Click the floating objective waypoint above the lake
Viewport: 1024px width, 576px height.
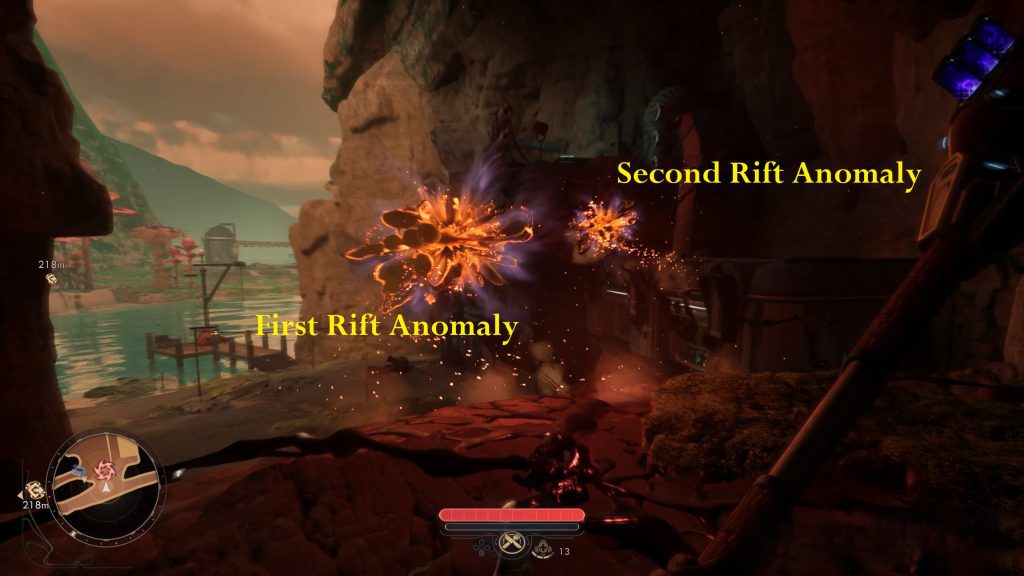click(51, 278)
